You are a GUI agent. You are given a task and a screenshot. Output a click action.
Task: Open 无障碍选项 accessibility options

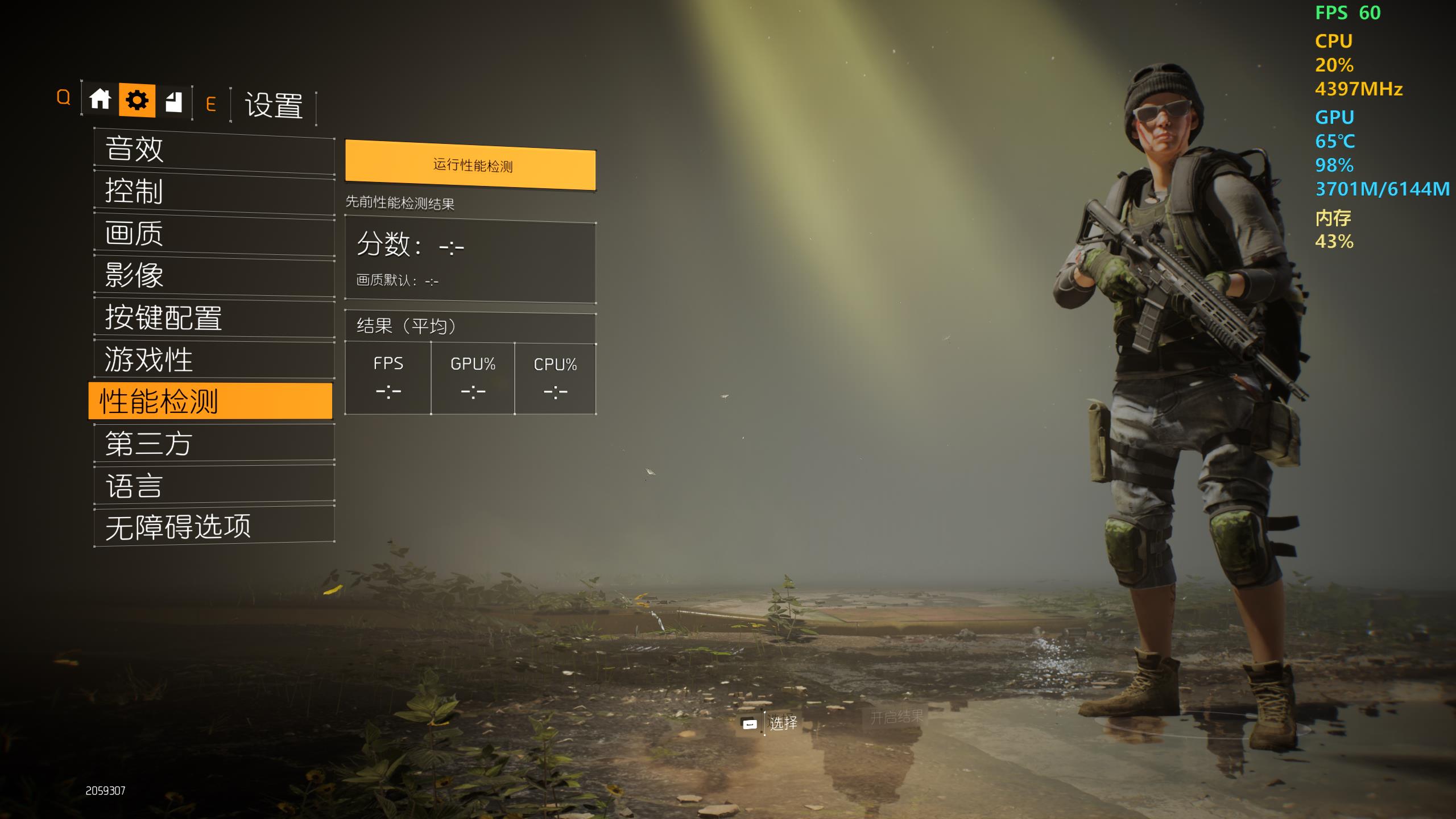click(214, 527)
